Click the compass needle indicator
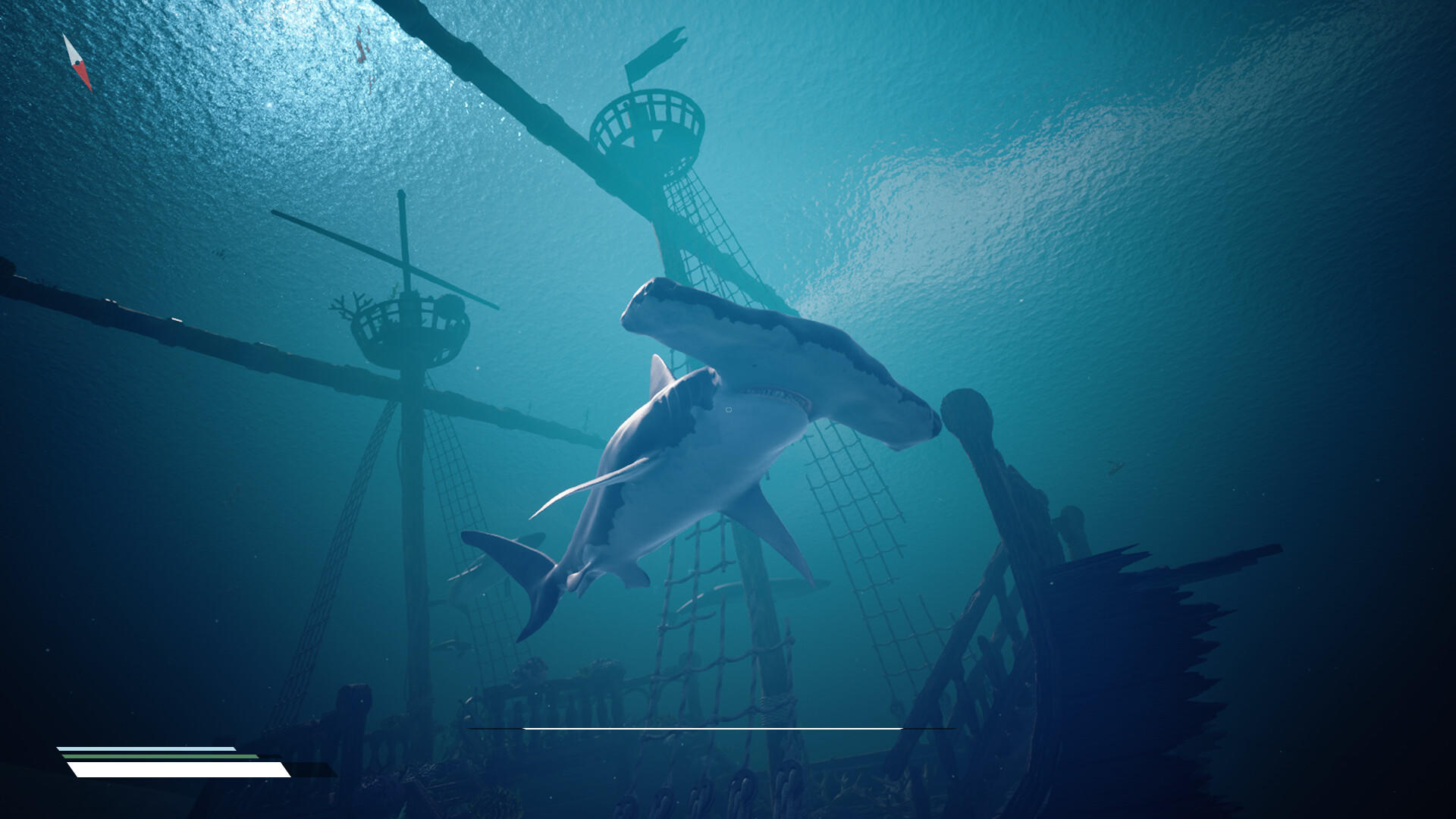This screenshot has width=1456, height=819. [x=79, y=61]
